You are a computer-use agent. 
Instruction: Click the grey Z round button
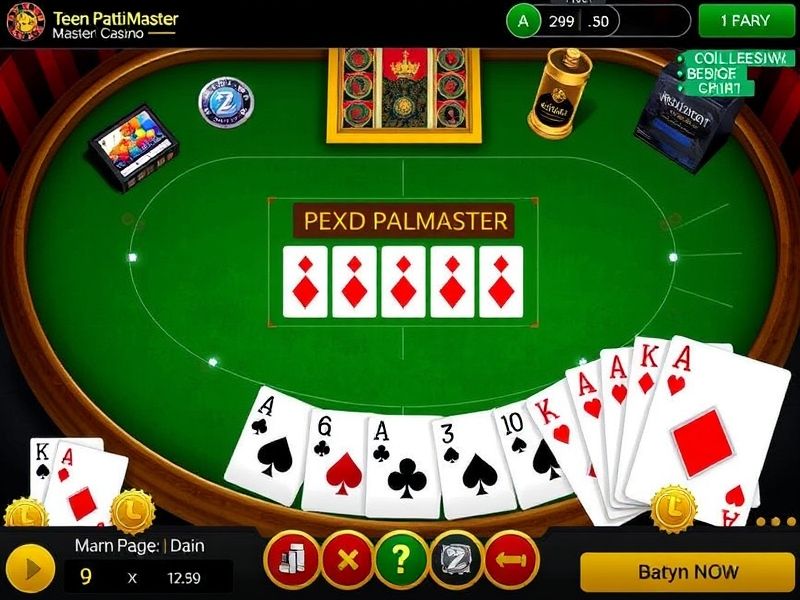tap(456, 560)
